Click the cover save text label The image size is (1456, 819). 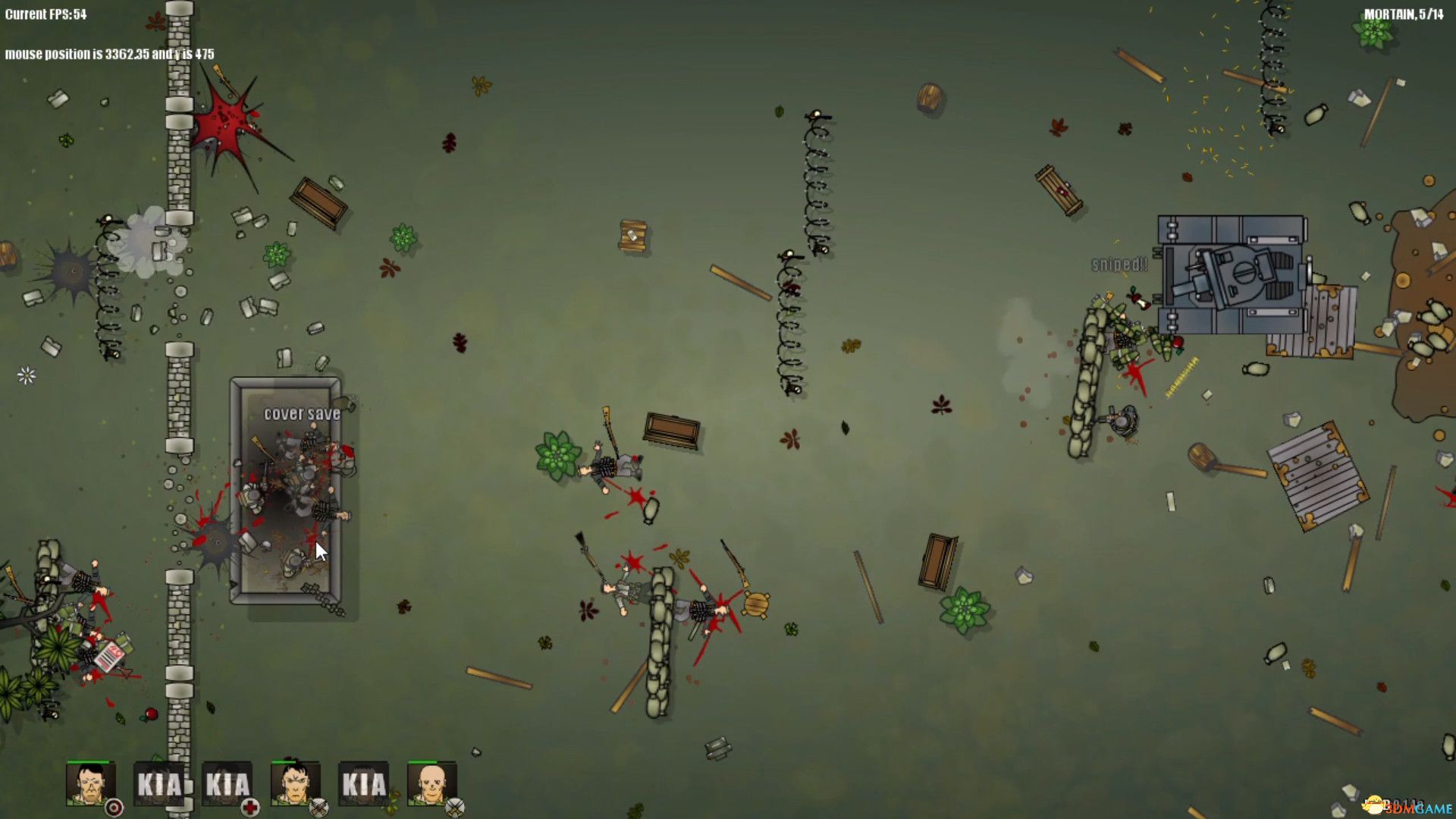pos(300,416)
